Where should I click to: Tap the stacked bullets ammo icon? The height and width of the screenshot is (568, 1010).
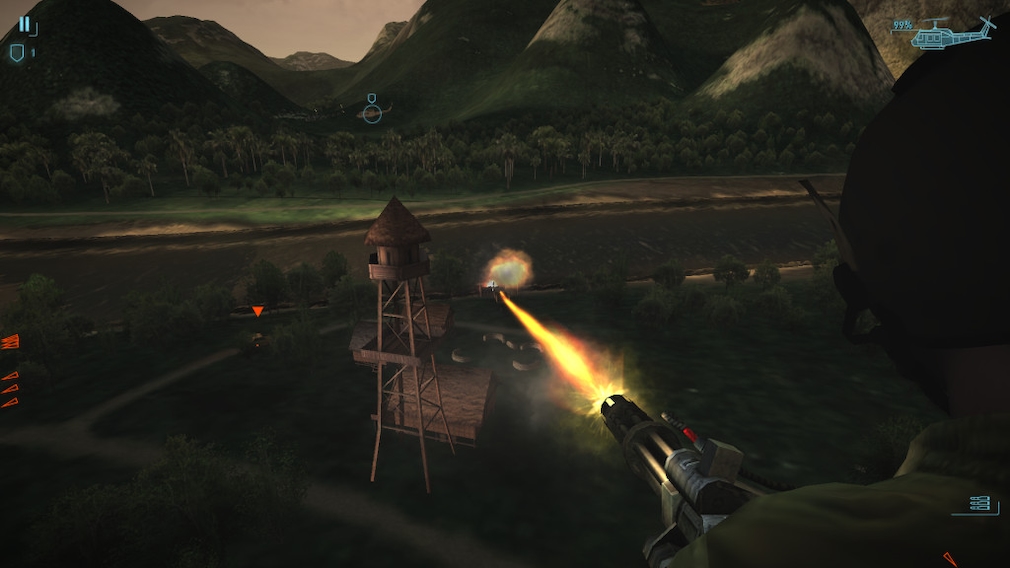click(979, 503)
